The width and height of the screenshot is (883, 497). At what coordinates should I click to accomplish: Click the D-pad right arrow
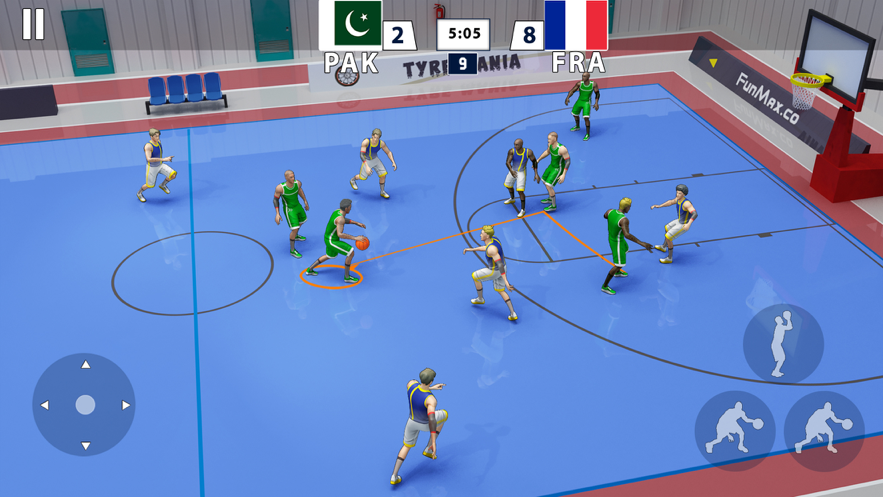click(x=126, y=405)
